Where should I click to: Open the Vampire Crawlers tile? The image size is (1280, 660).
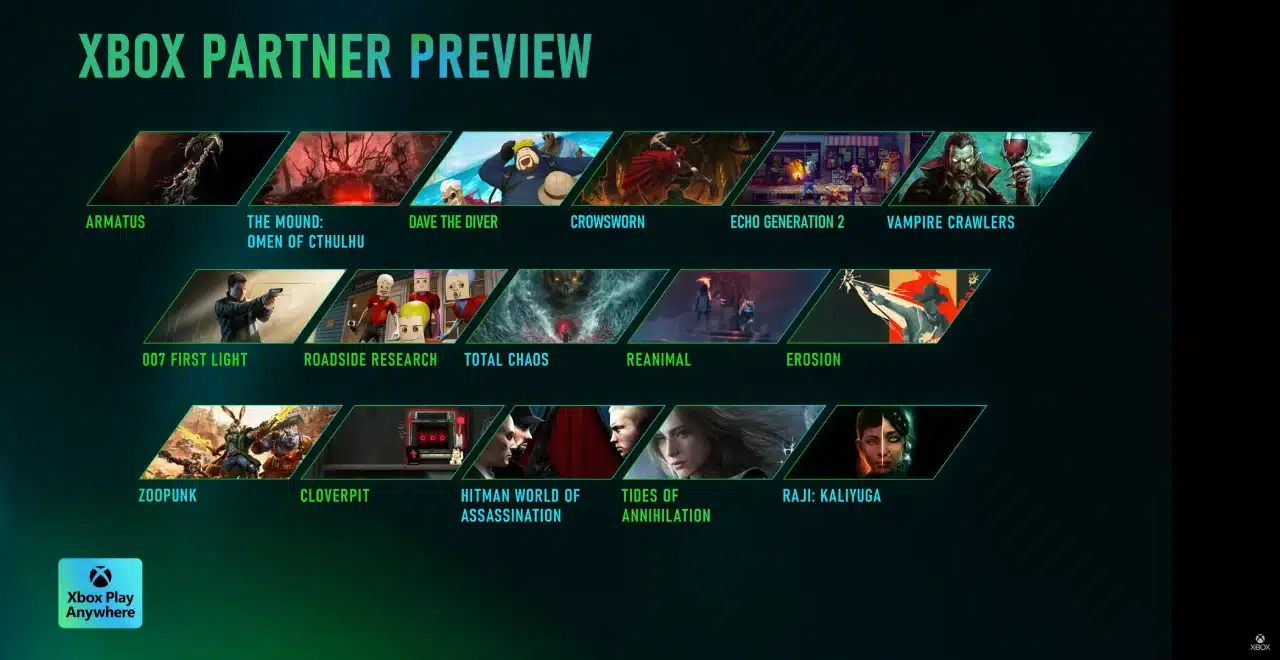[x=990, y=168]
